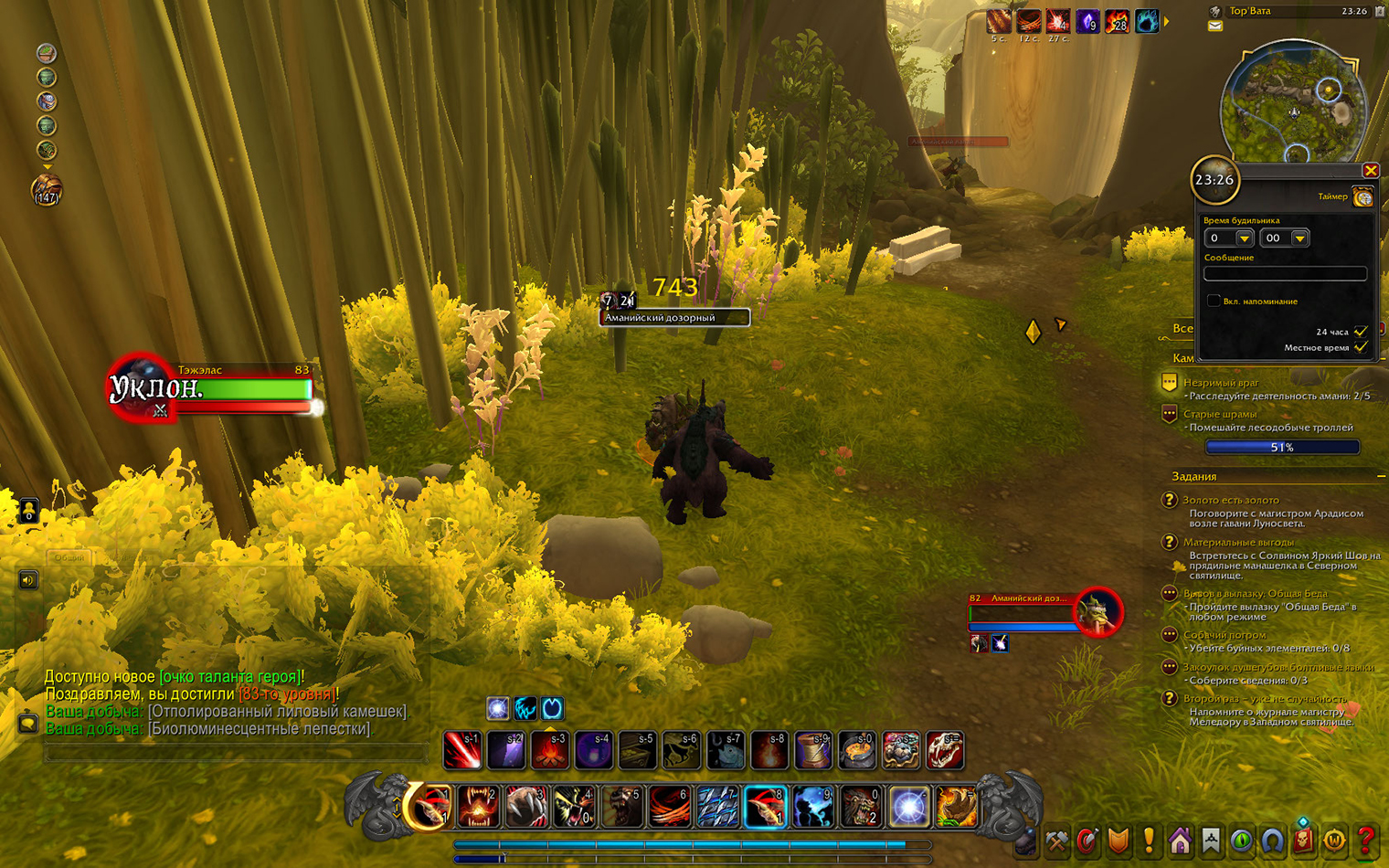The height and width of the screenshot is (868, 1389).
Task: Focus the alarm message text field
Action: [1285, 273]
